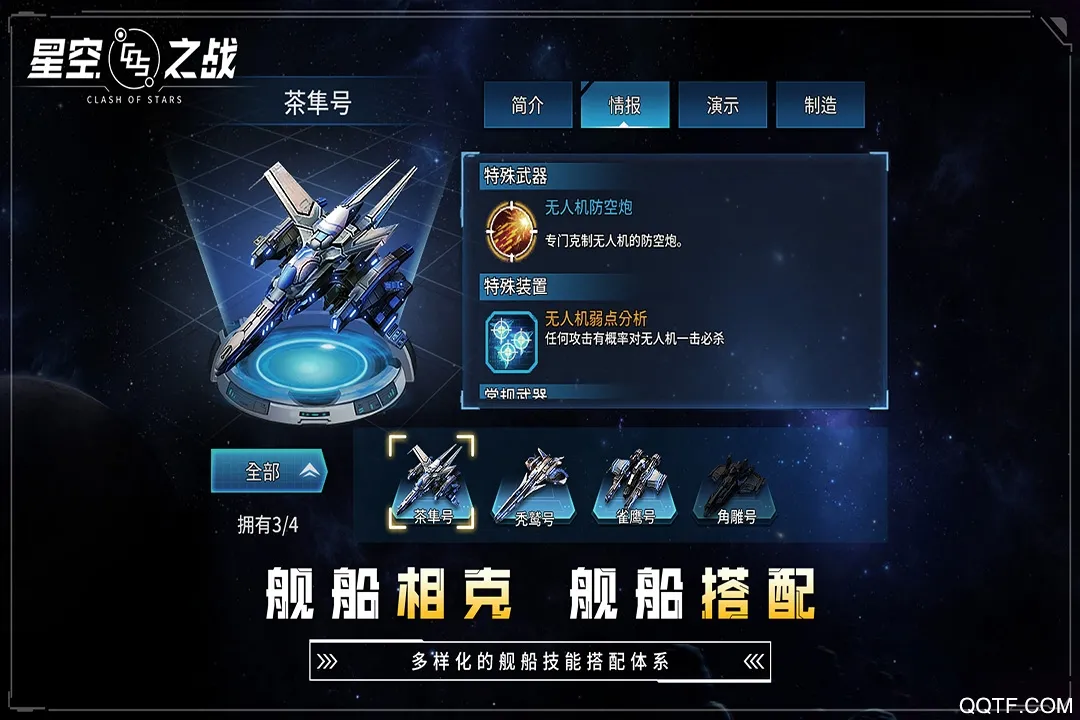Select the 制造 tab
The width and height of the screenshot is (1080, 720).
pyautogui.click(x=820, y=105)
